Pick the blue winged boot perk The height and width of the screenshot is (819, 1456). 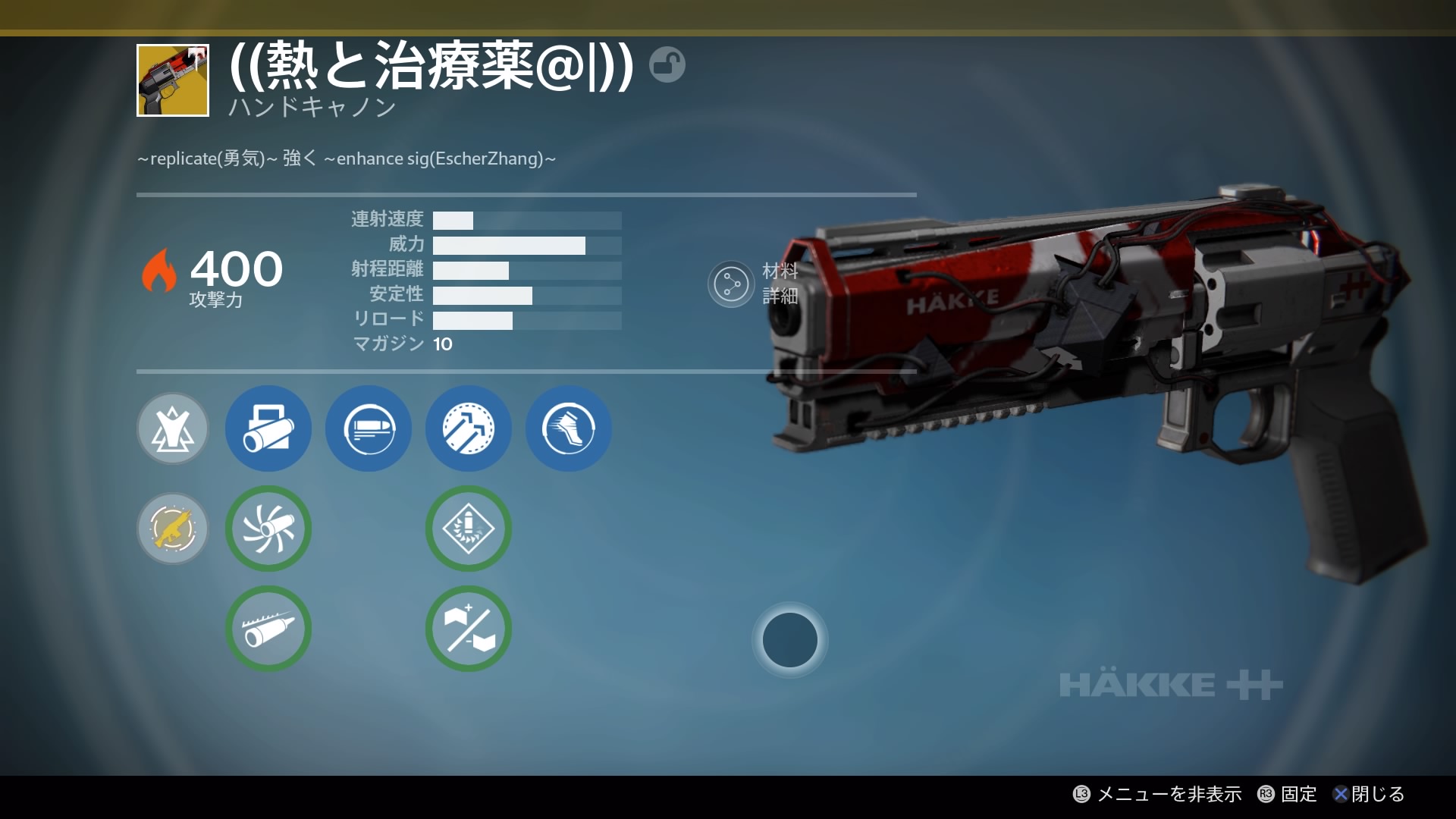click(569, 428)
